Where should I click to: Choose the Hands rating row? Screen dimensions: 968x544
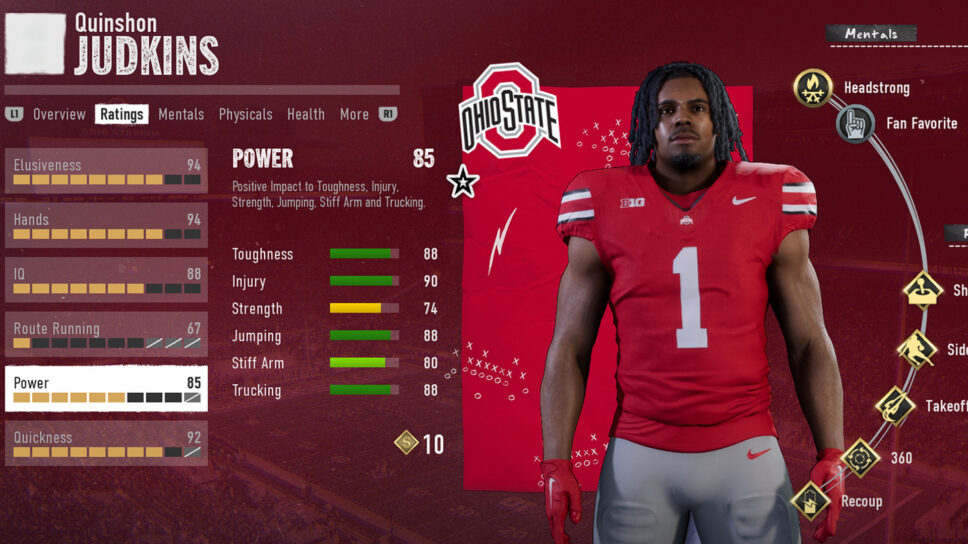click(106, 226)
